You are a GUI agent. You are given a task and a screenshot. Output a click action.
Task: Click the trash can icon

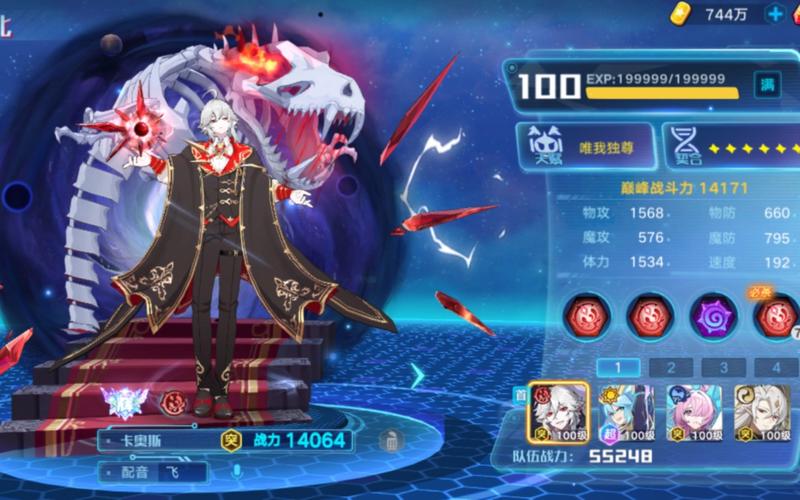pyautogui.click(x=391, y=440)
